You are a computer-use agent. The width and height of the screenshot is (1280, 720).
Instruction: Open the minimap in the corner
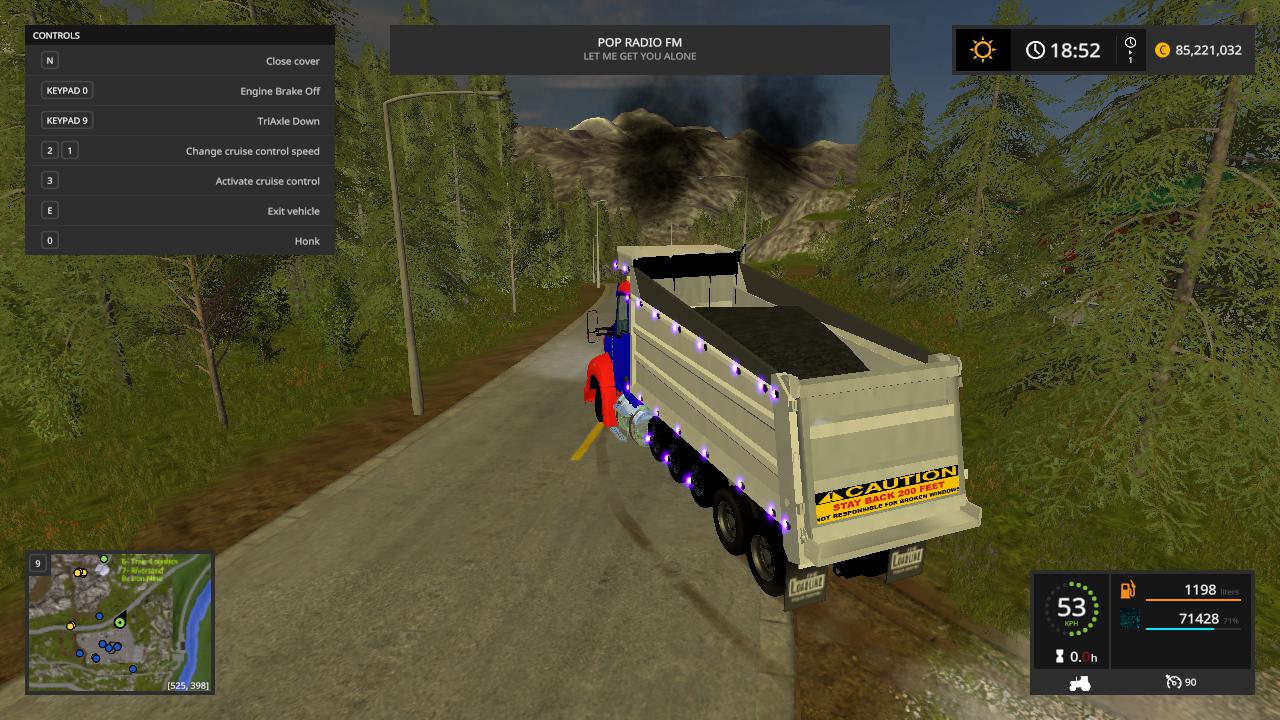click(120, 622)
